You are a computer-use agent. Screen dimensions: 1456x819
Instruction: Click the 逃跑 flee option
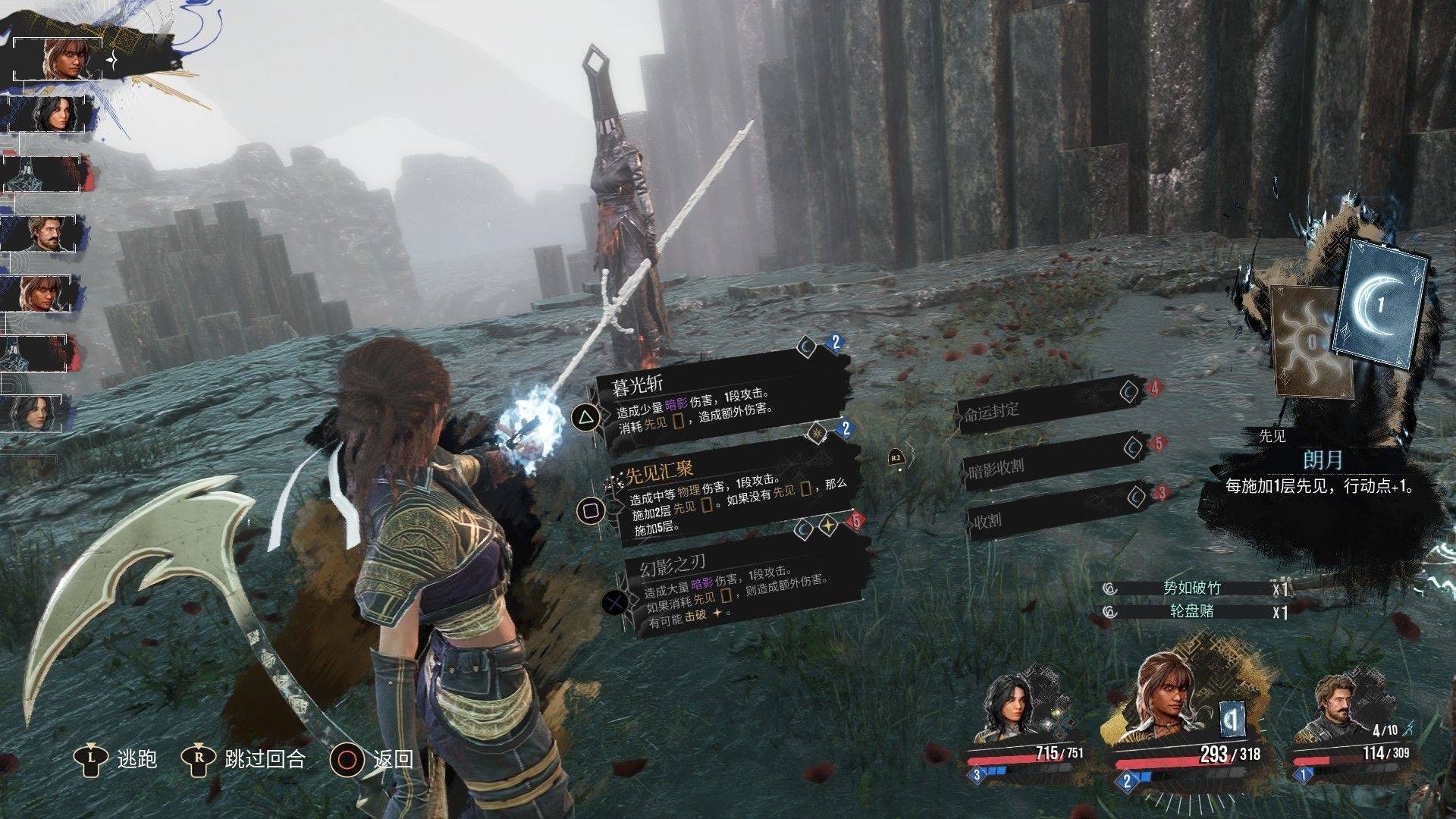tap(117, 758)
